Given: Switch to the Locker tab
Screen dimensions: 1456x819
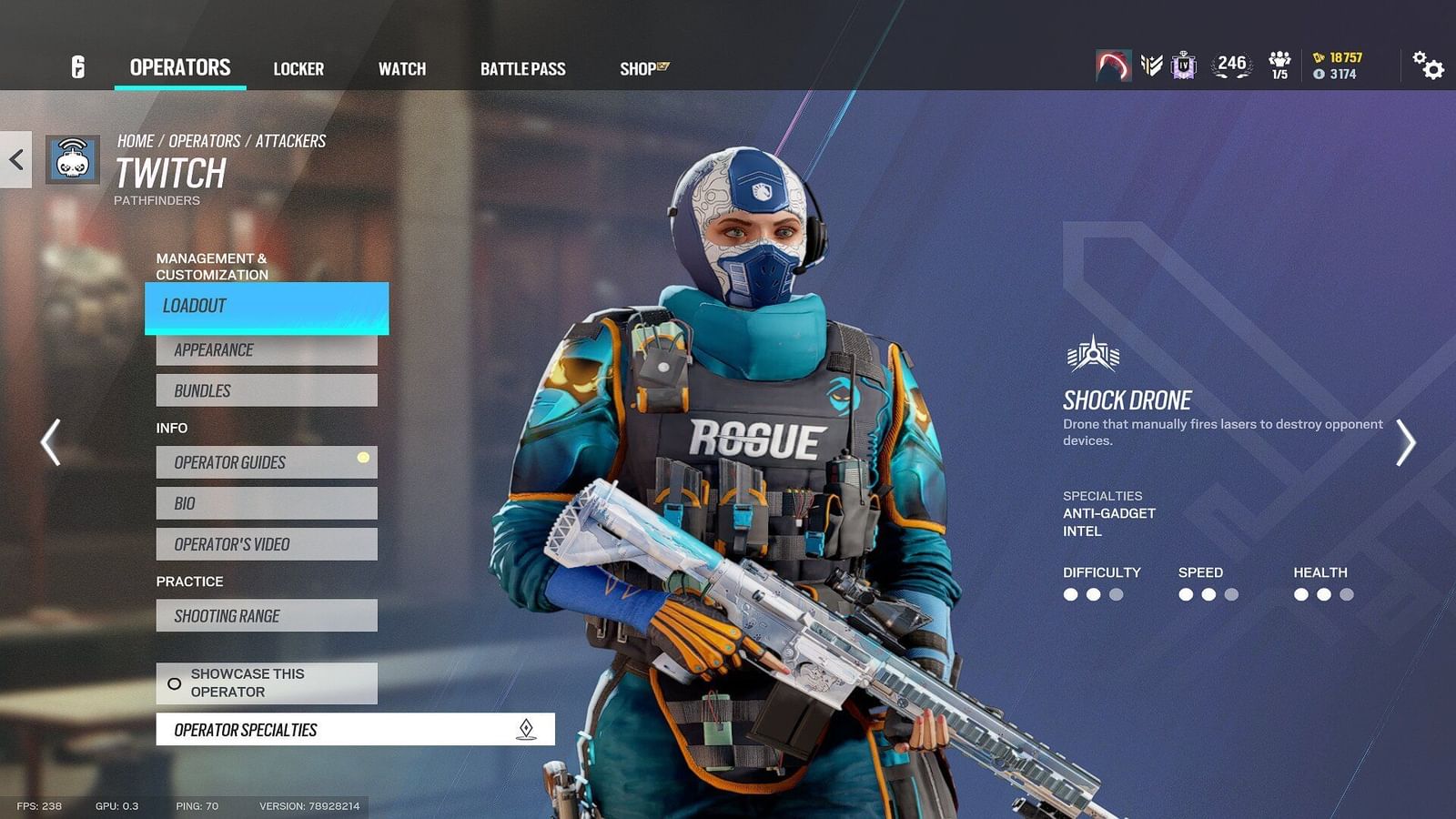Looking at the screenshot, I should click(x=299, y=68).
